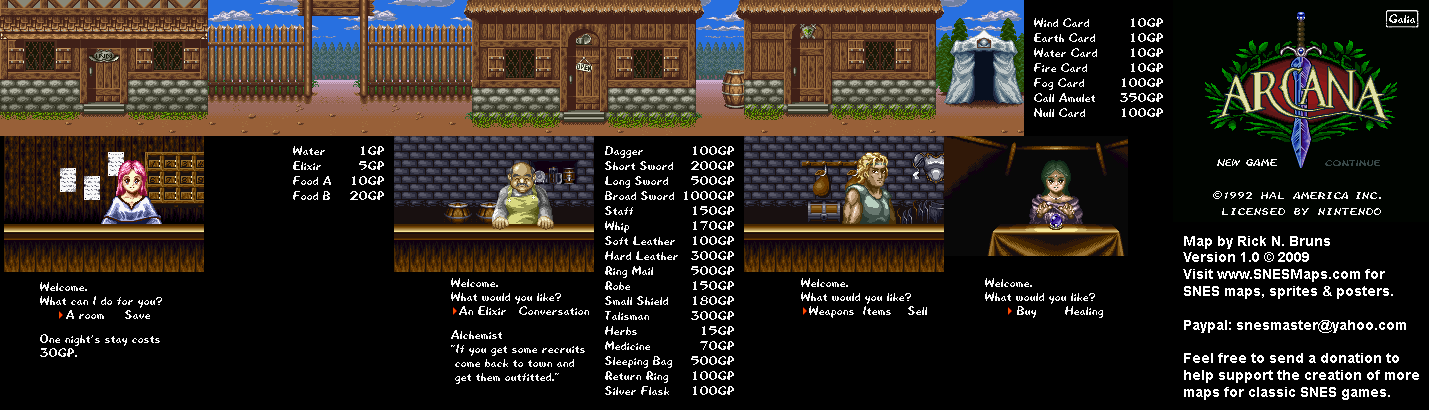Choose the Sell option in the shop
The image size is (1429, 410).
917,311
